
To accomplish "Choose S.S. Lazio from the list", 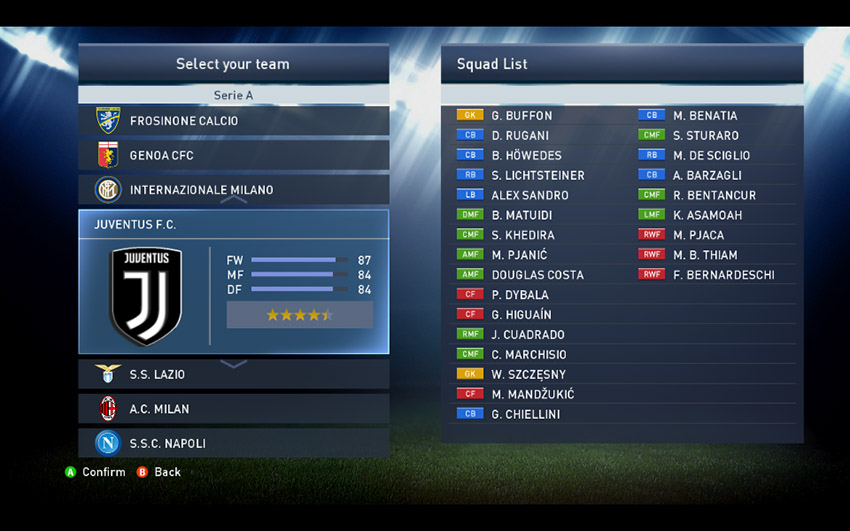I will [x=233, y=375].
